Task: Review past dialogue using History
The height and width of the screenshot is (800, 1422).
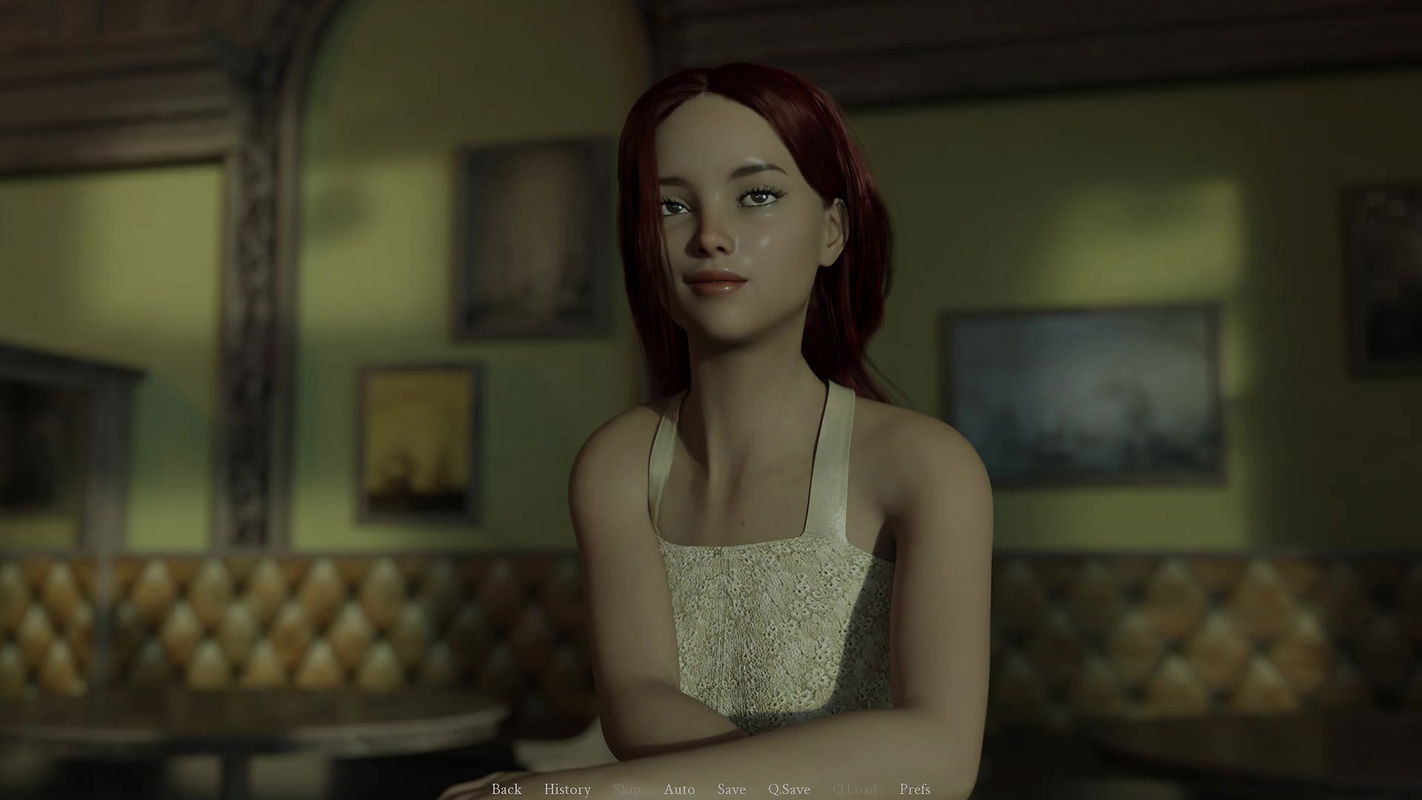Action: coord(567,789)
